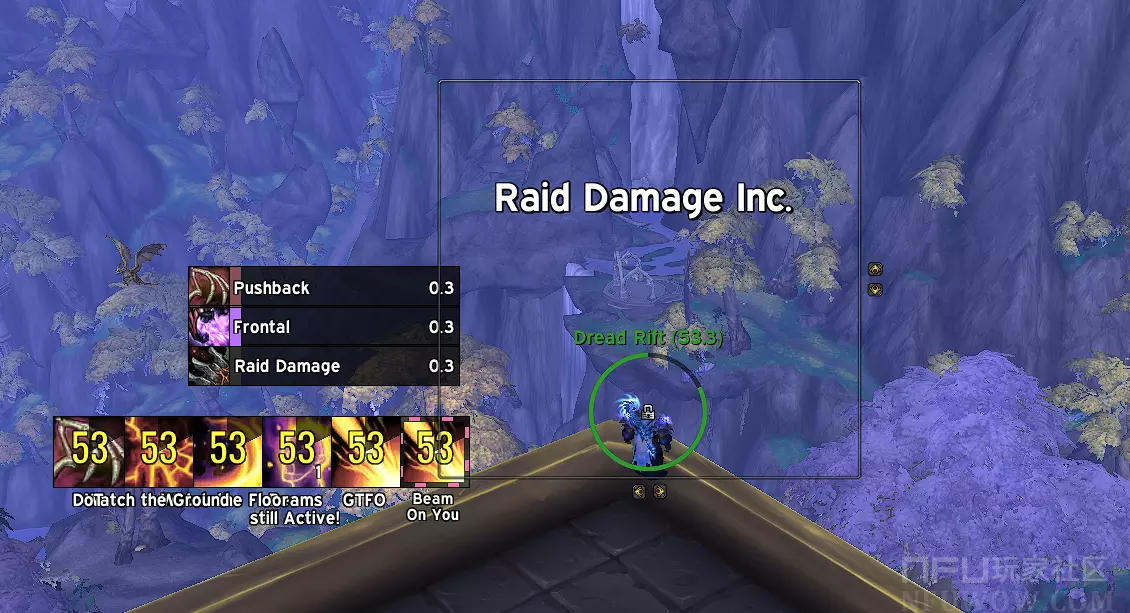The image size is (1130, 613).
Task: Click the Beam On You icon
Action: point(435,451)
